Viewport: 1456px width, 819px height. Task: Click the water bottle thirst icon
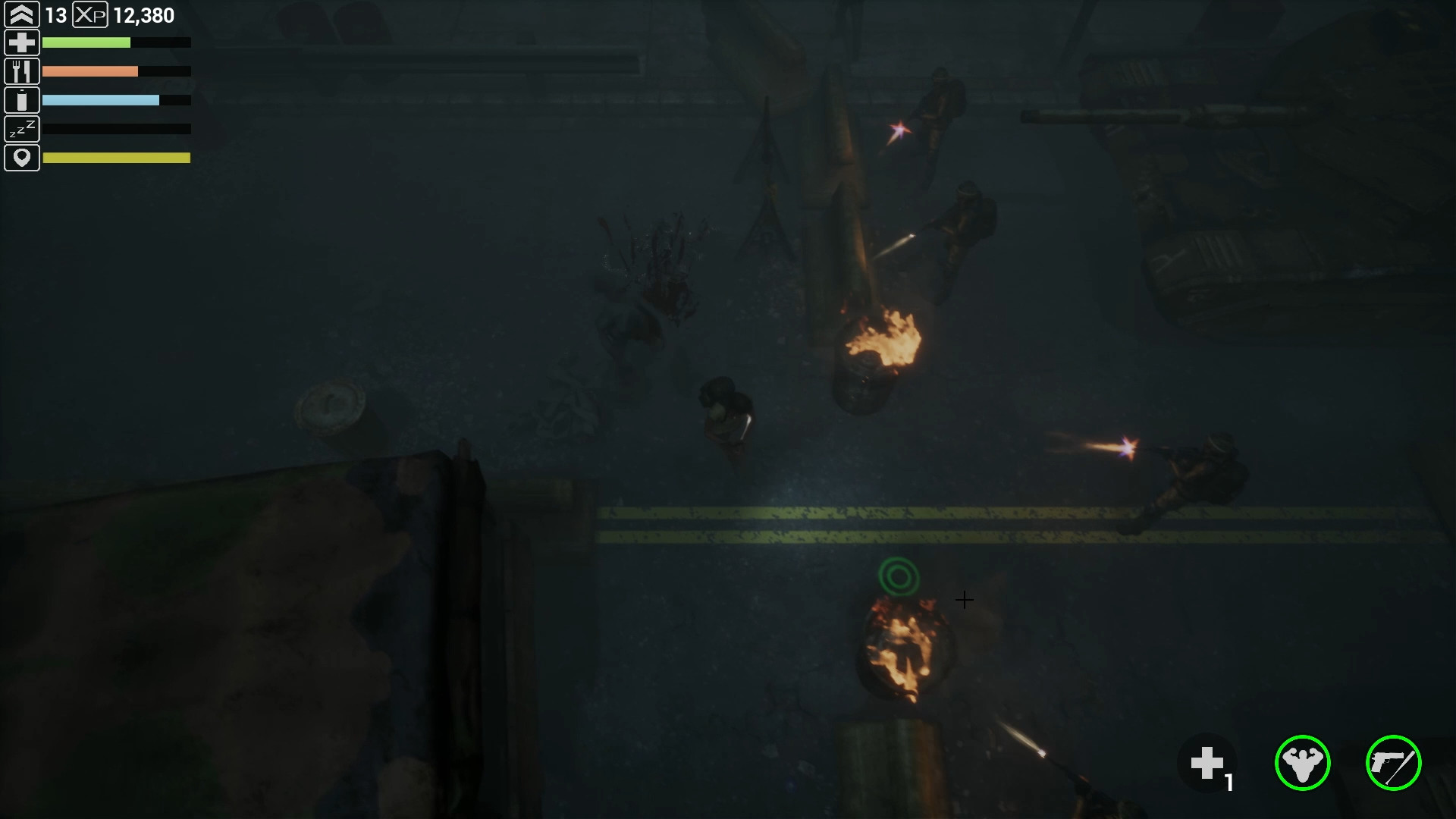coord(22,99)
